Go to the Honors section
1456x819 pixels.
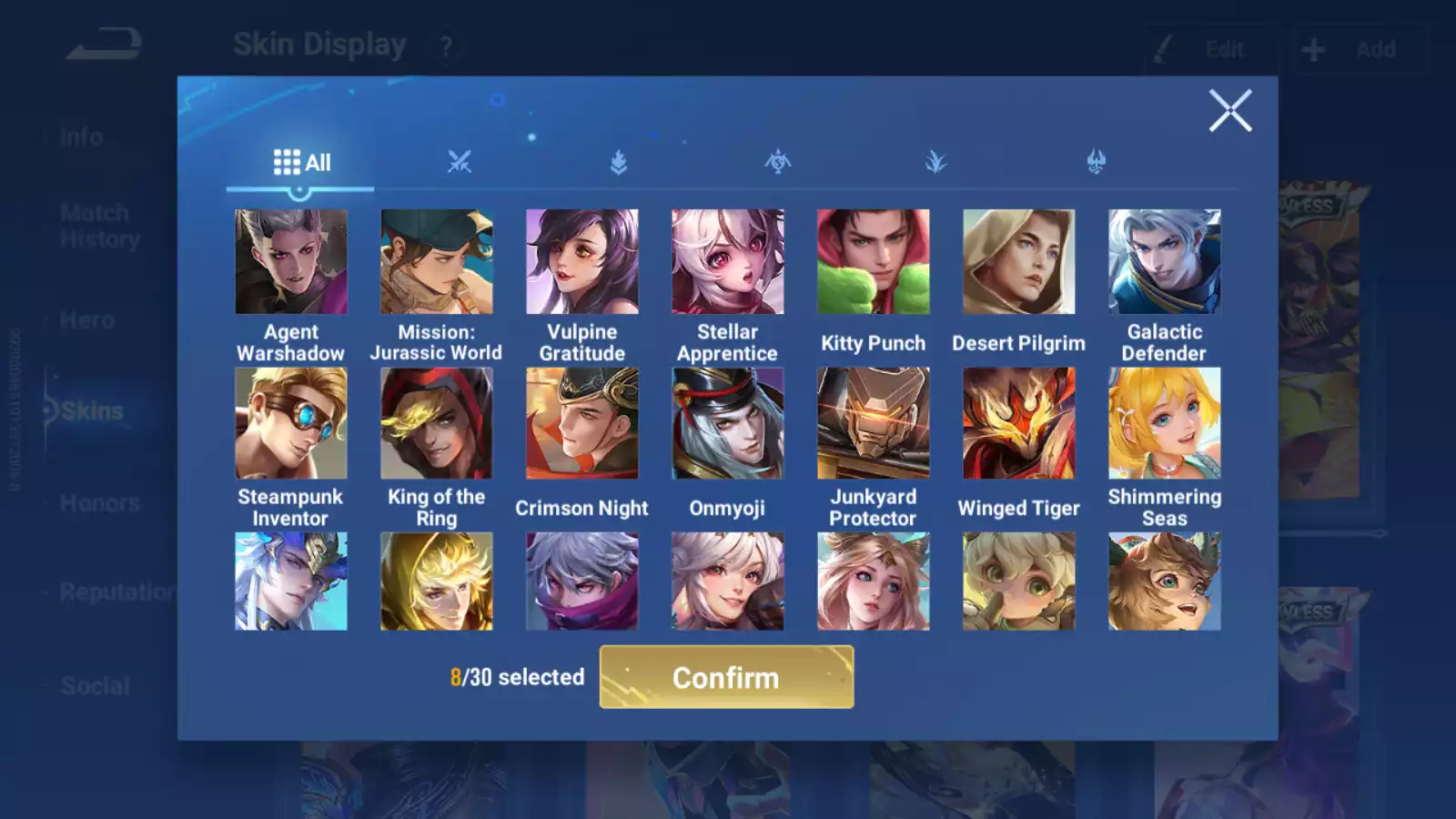99,502
